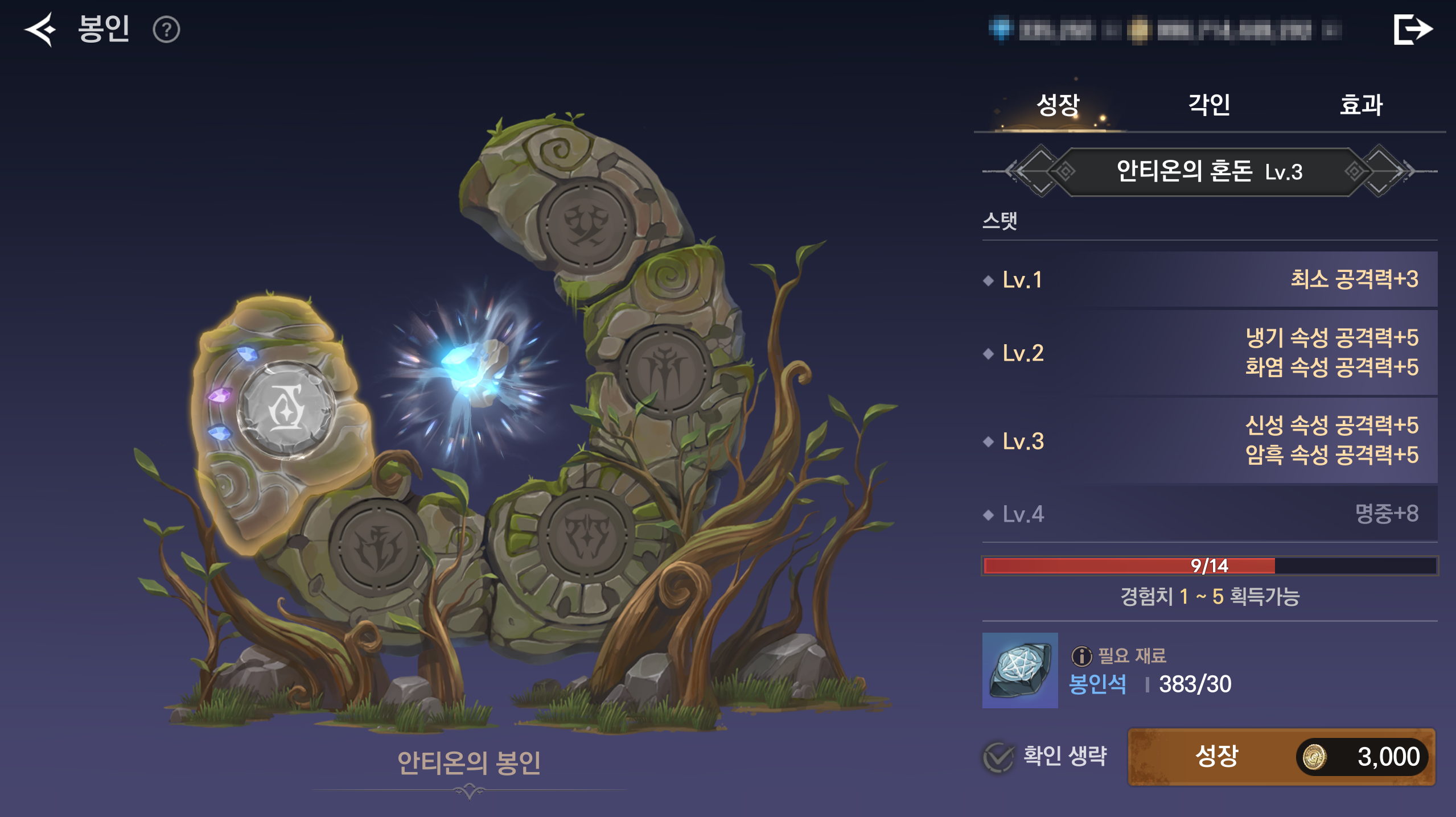Open the 봉인 help question mark

166,30
